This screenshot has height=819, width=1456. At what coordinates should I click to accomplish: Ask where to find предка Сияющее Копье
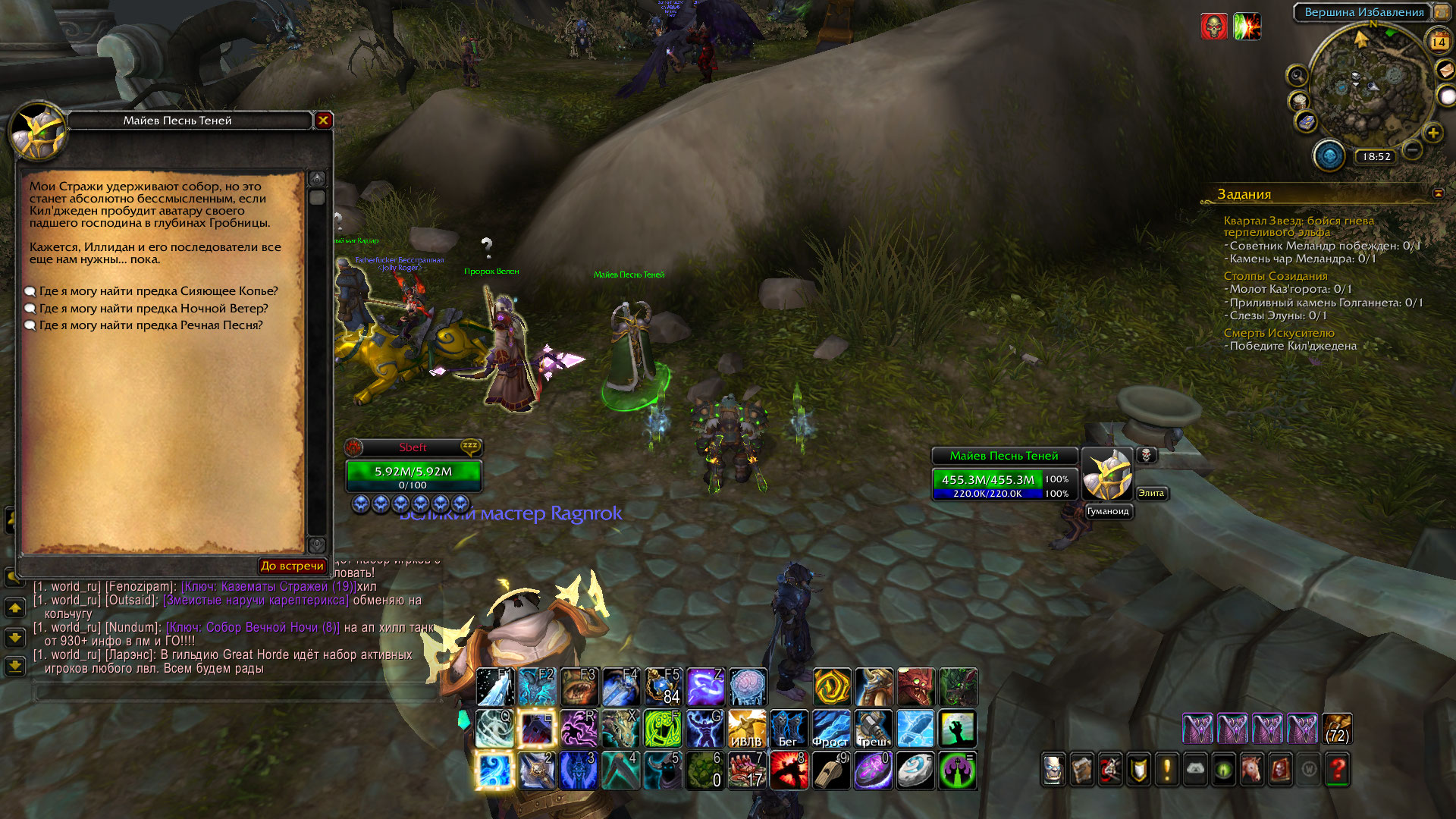[158, 291]
